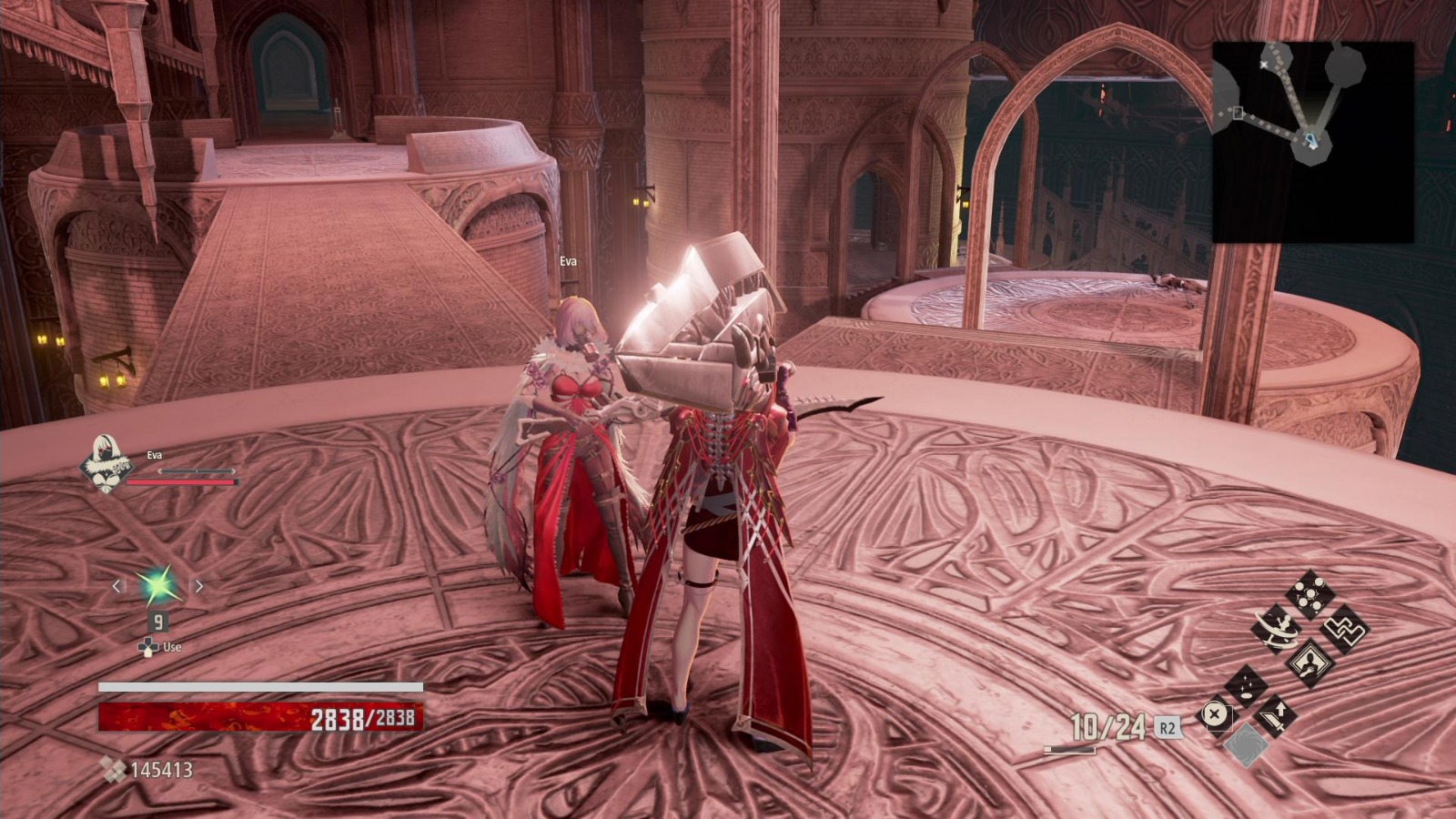
Task: Click the glowing star quick-item icon
Action: [x=157, y=584]
